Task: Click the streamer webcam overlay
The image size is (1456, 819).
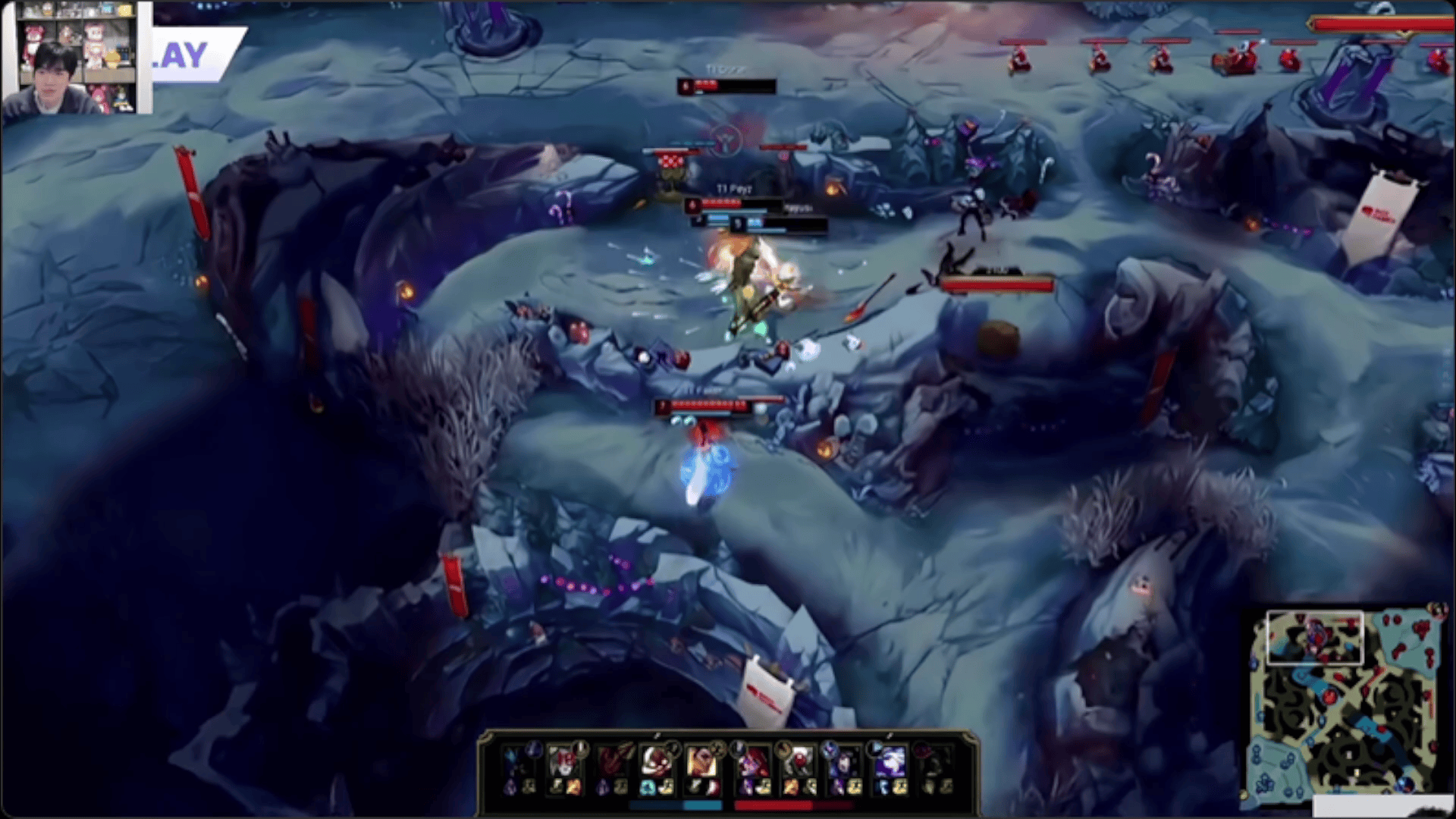Action: coord(77,58)
